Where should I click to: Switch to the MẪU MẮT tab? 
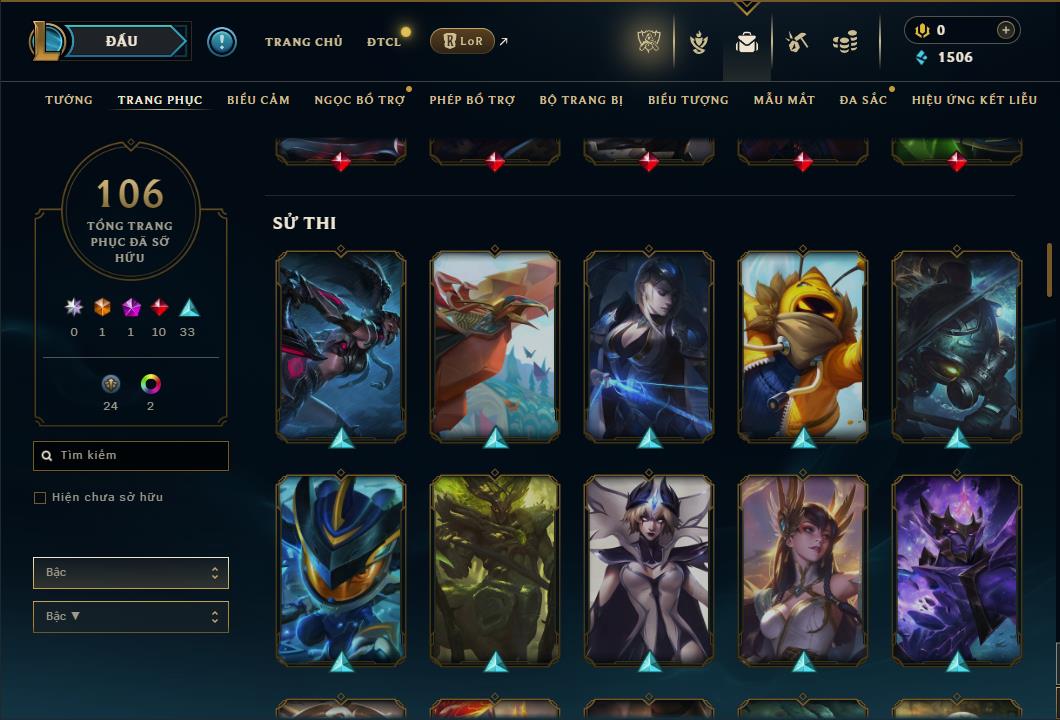click(784, 100)
